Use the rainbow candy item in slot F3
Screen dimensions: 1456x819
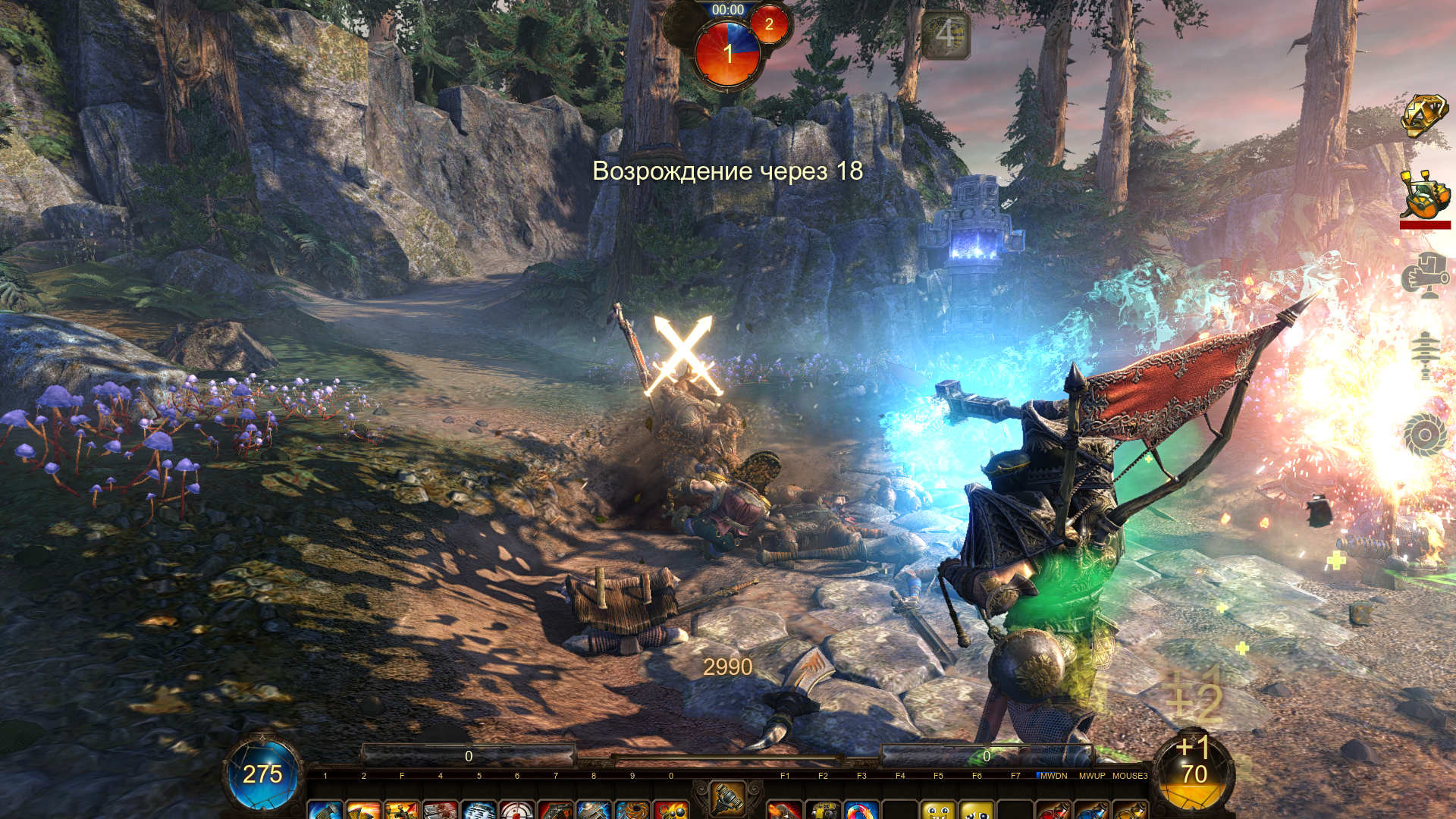tap(861, 810)
